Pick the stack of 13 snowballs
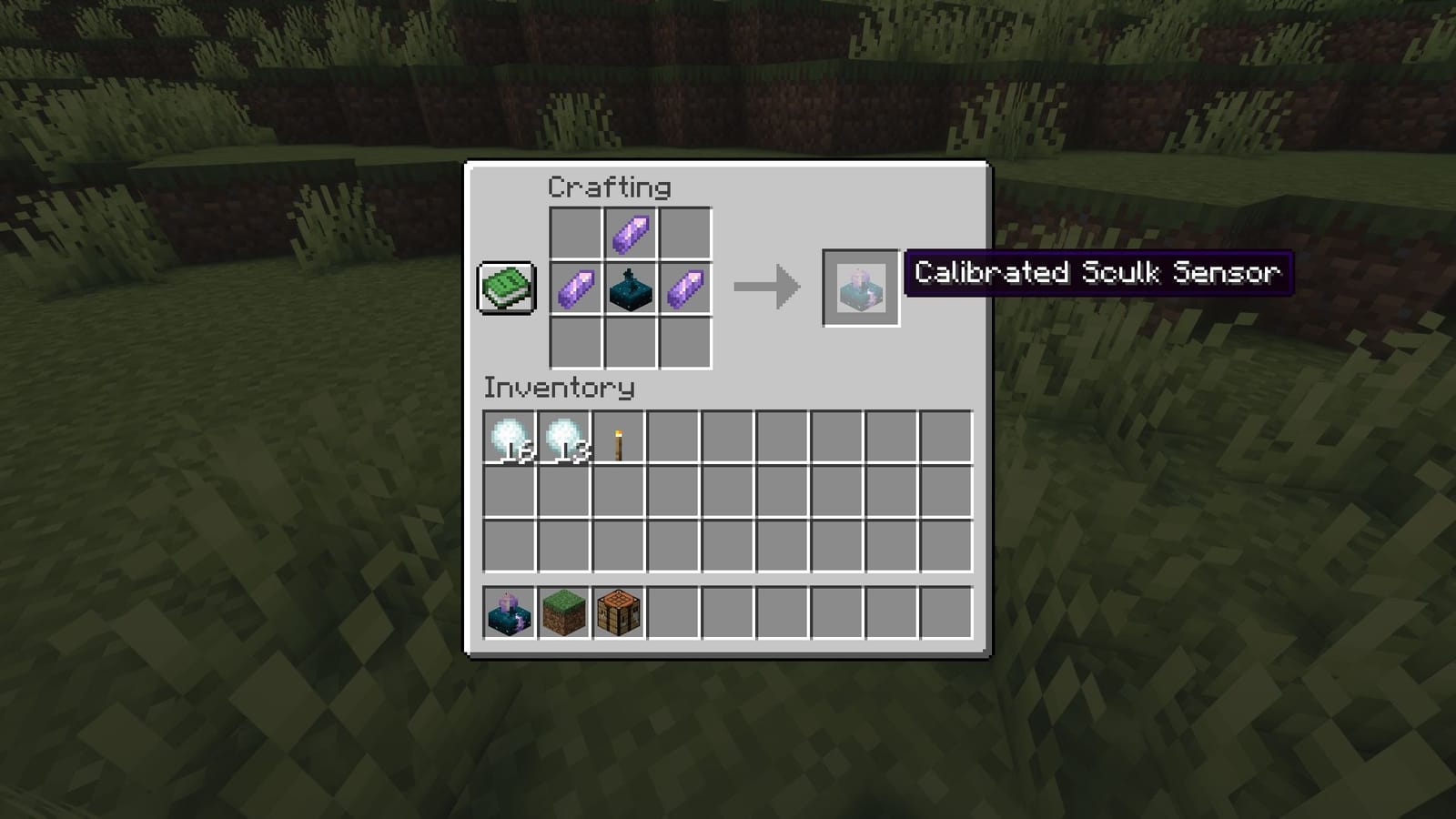Screen dimensions: 1456x819 [x=562, y=438]
